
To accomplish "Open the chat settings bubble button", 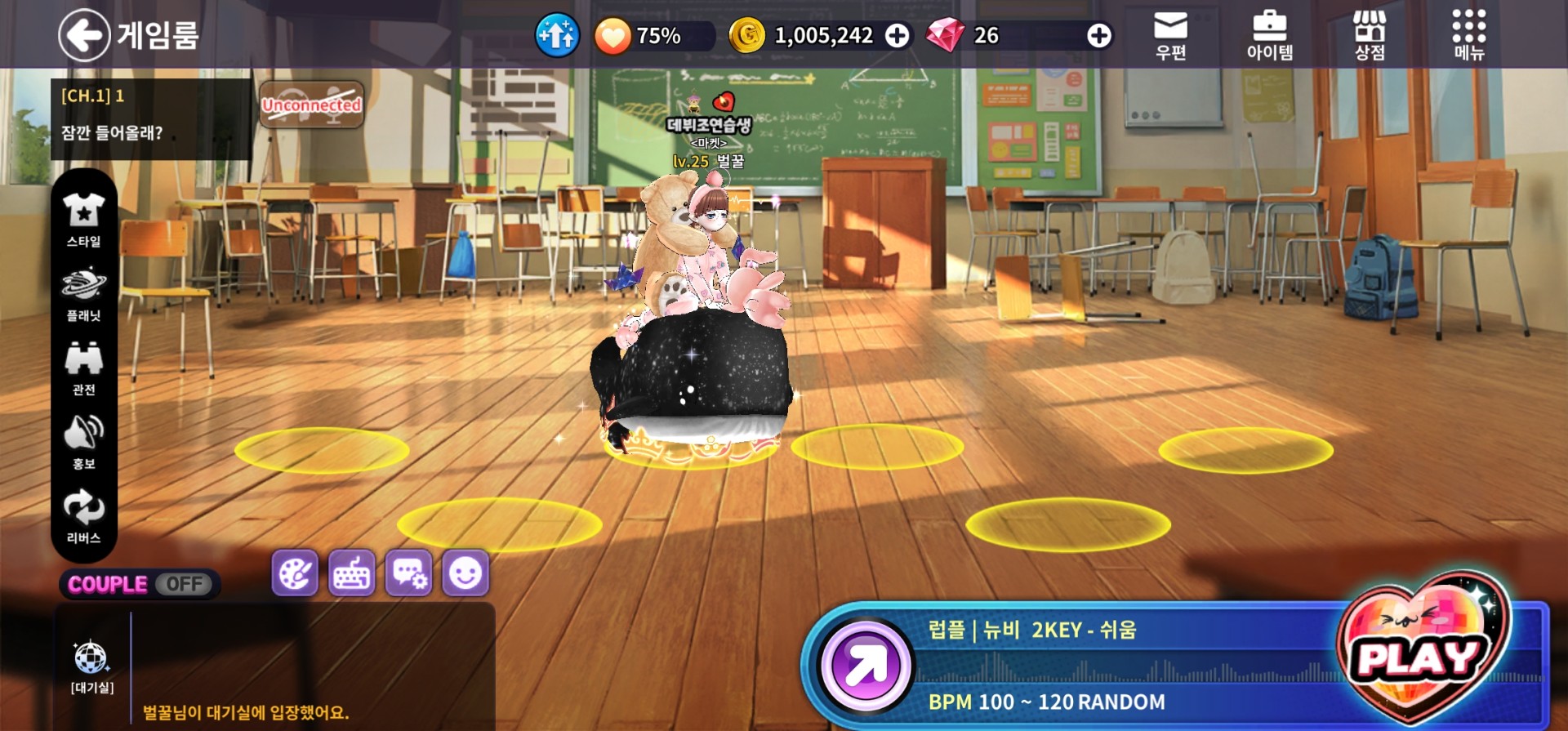I will tap(408, 573).
